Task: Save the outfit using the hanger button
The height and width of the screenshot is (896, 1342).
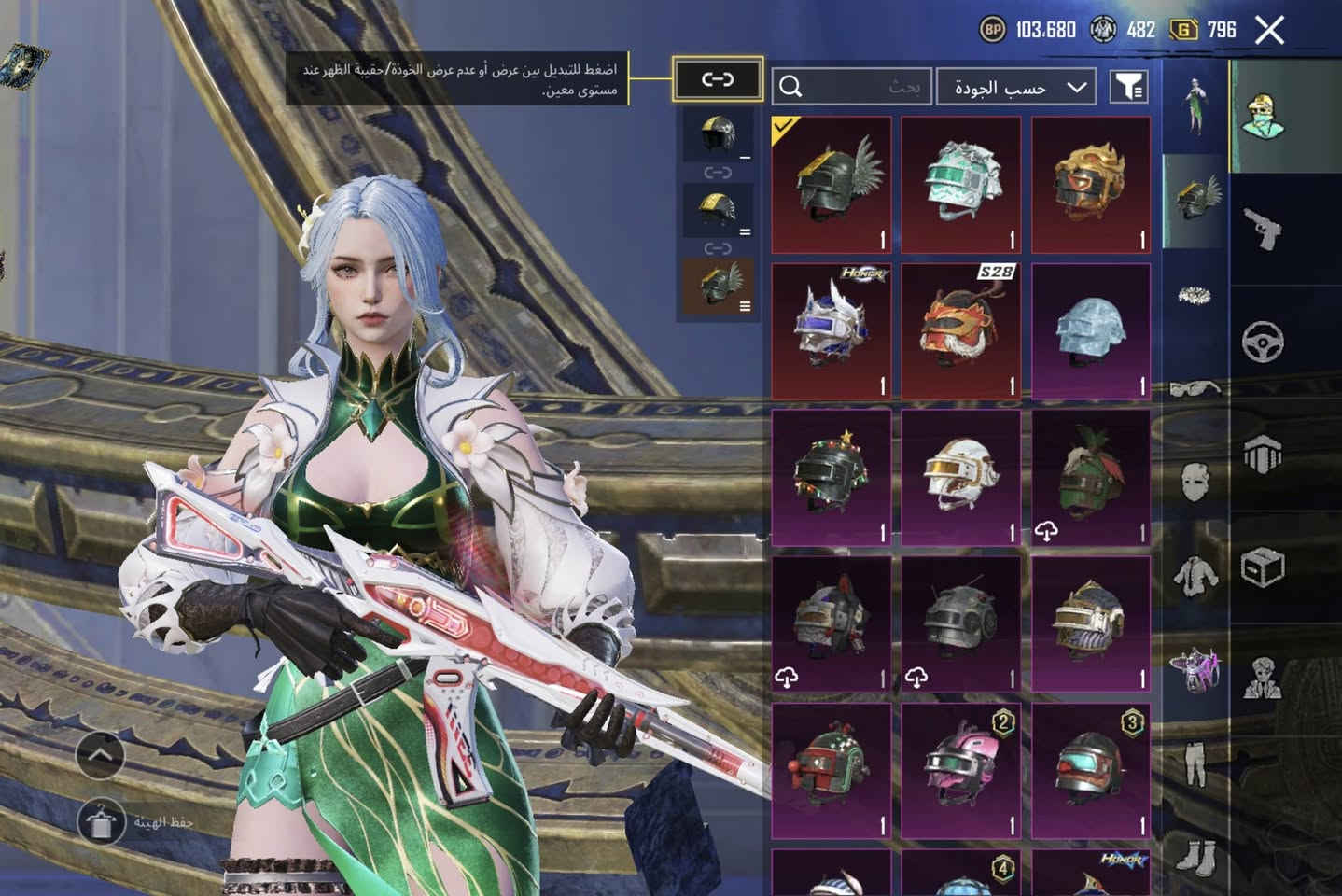Action: pos(100,820)
